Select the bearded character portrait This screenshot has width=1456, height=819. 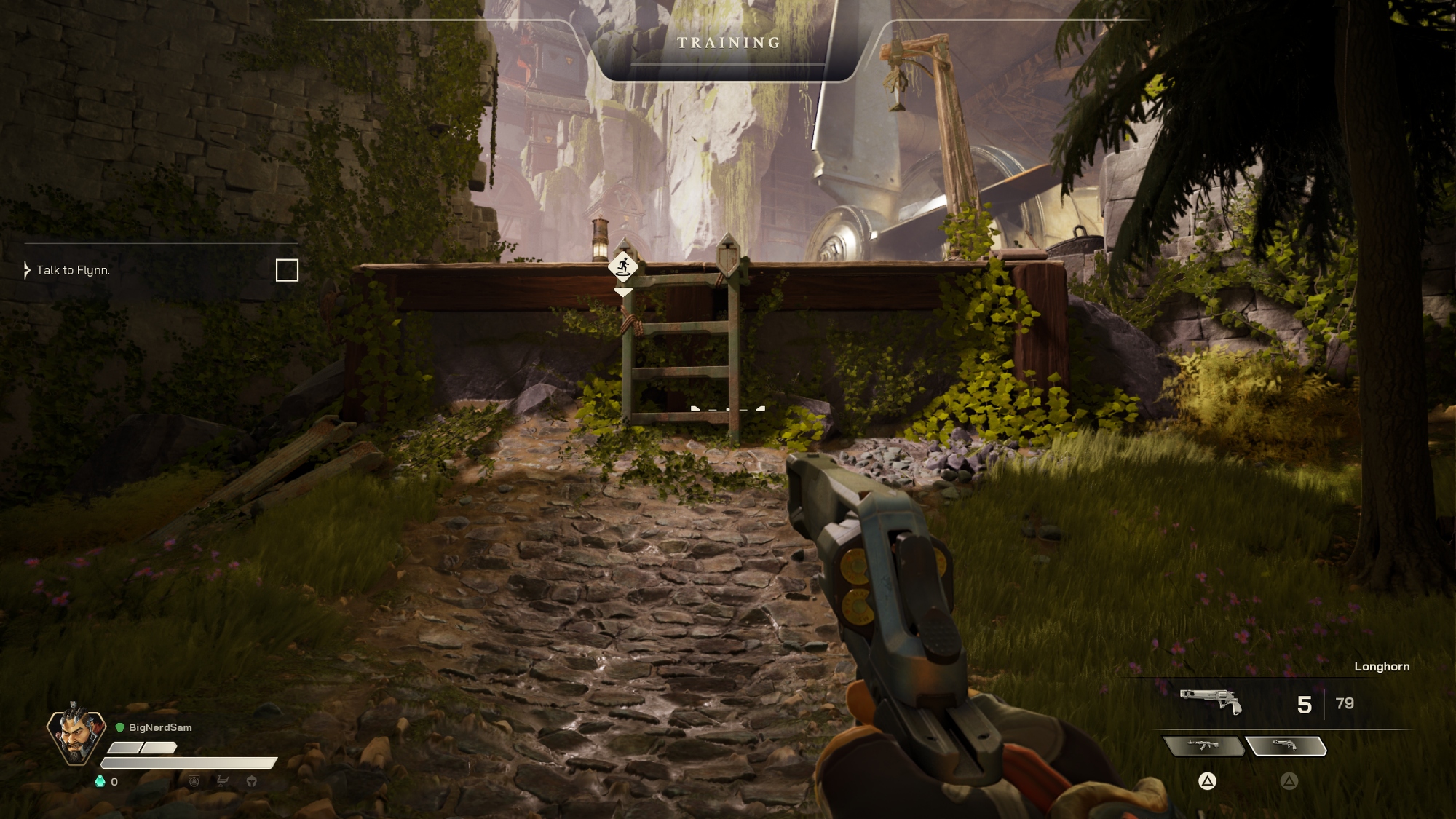76,734
